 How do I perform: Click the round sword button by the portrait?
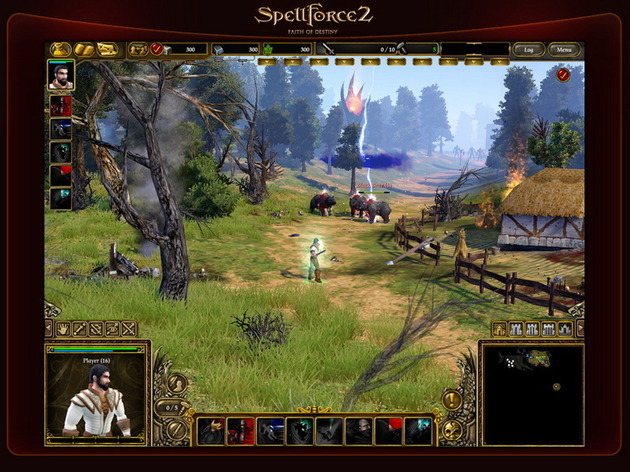coord(175,430)
